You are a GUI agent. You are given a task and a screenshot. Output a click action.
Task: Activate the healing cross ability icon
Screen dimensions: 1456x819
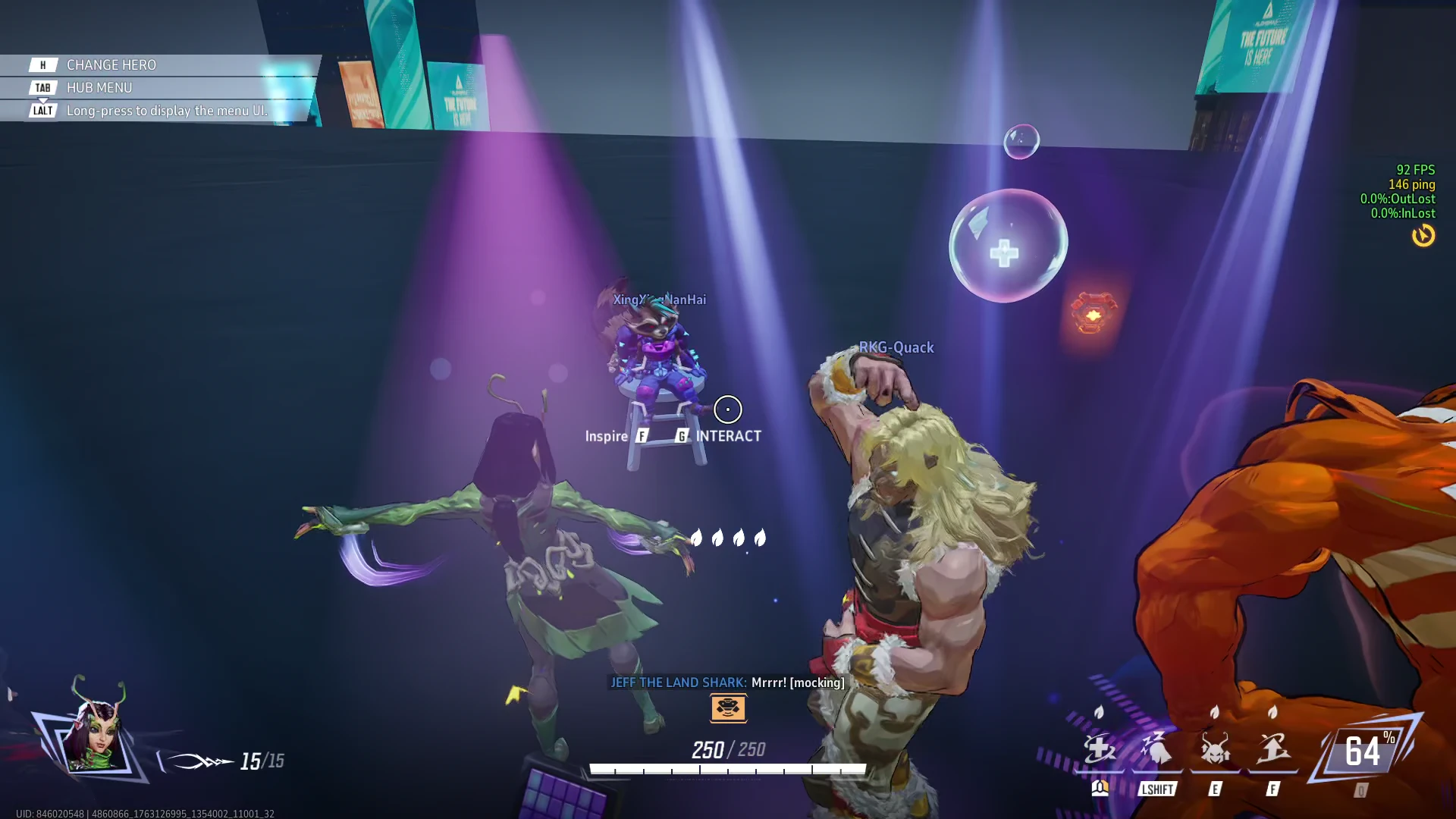pos(1099,750)
